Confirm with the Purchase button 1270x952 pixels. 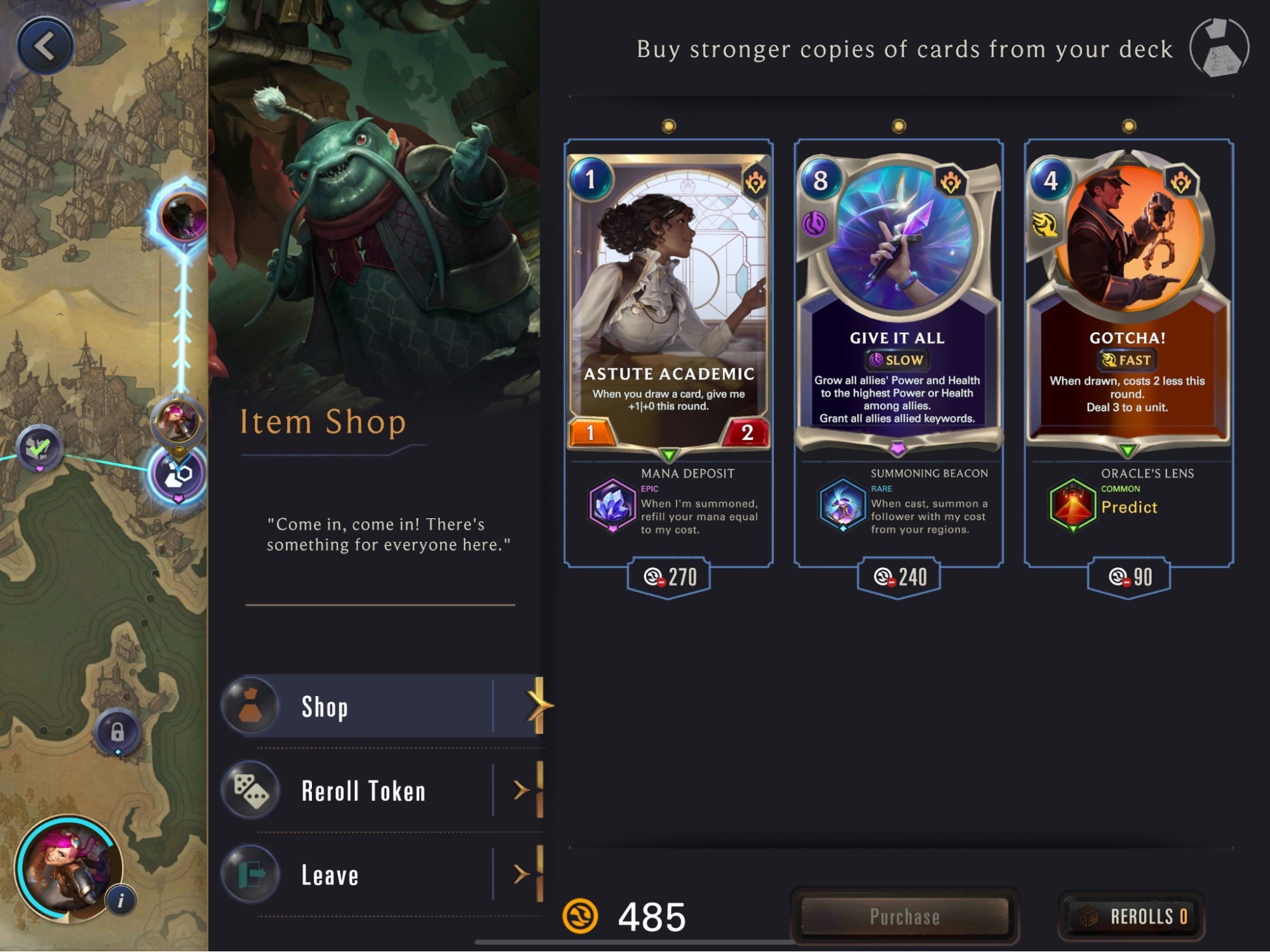(x=905, y=916)
